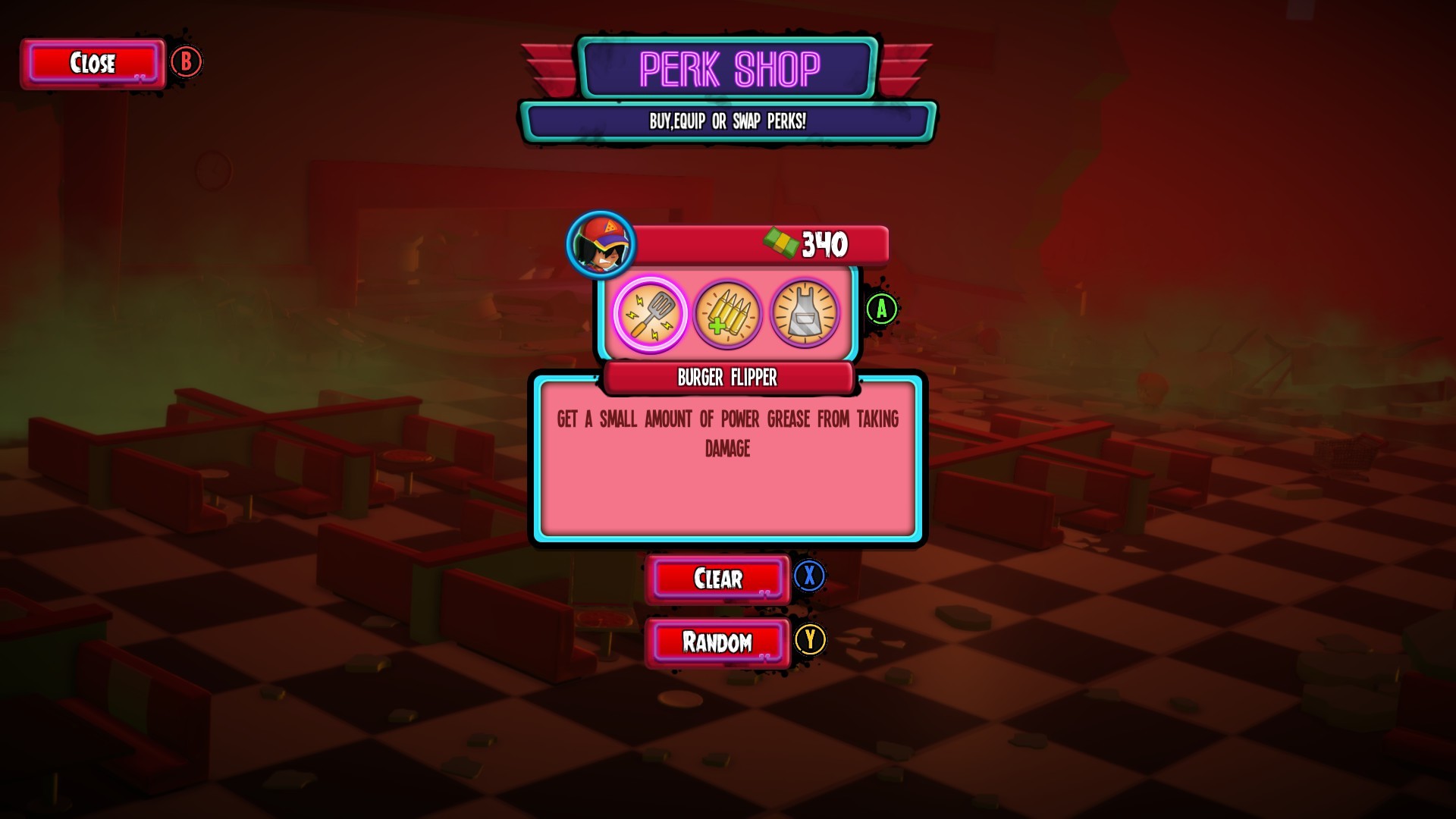
Task: Toggle selection of the highlighted spatula perk
Action: tap(651, 314)
